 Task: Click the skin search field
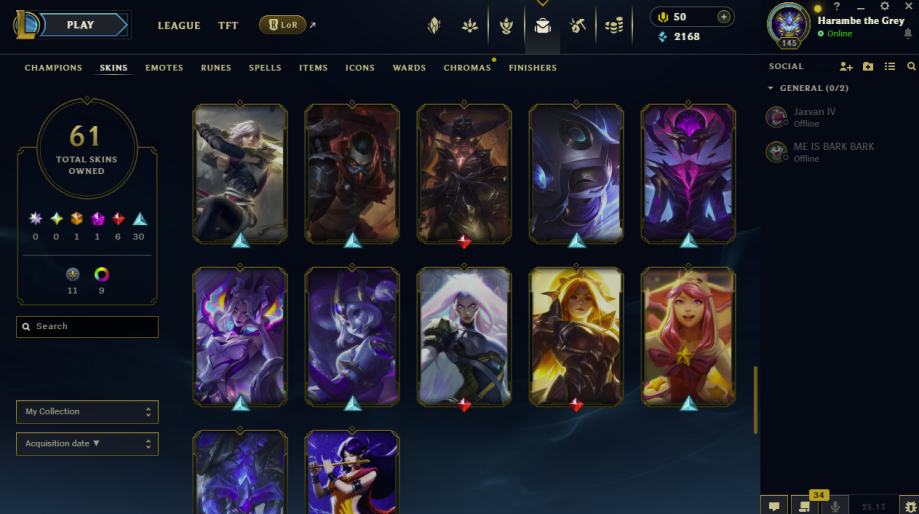tap(88, 327)
